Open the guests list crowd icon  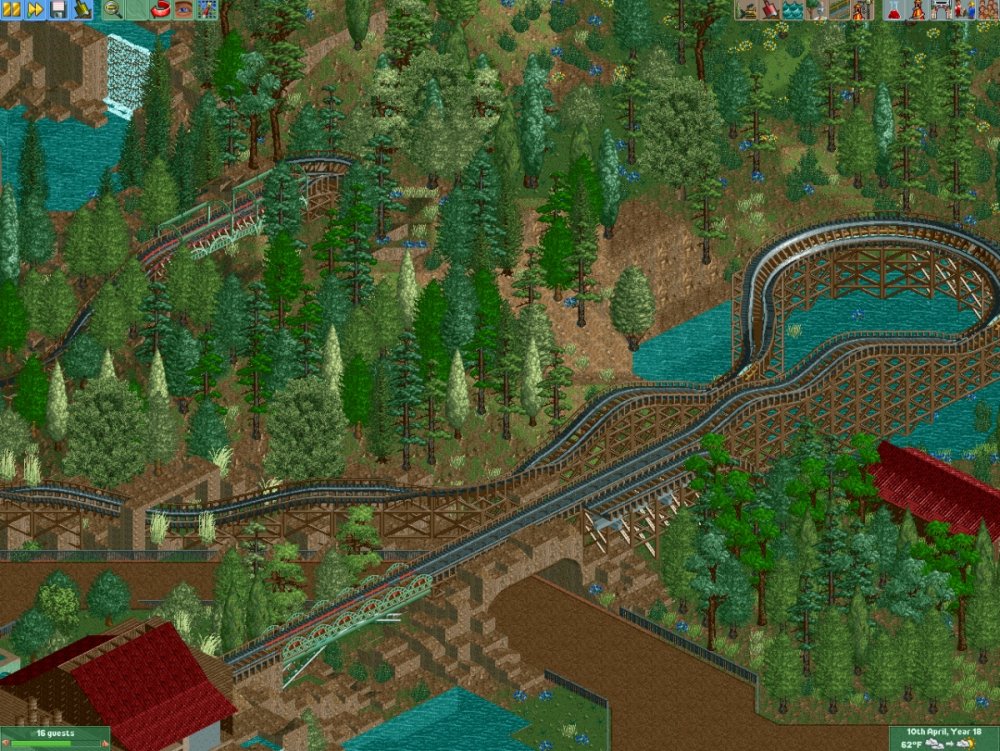pos(986,10)
